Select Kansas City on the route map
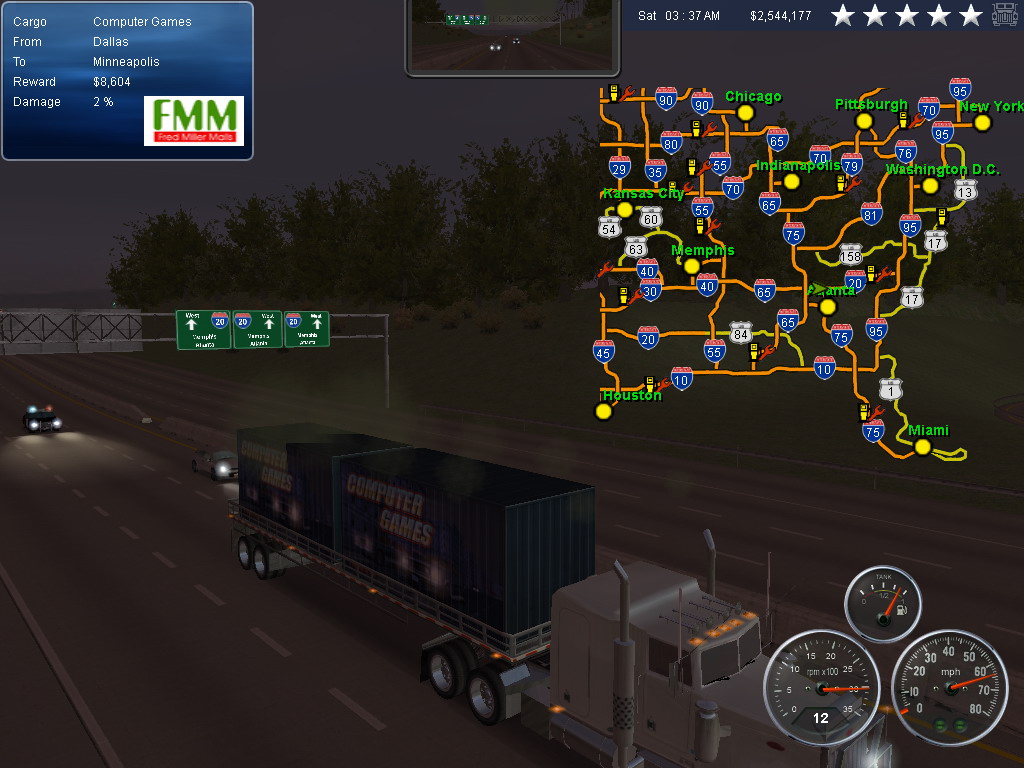Screen dimensions: 1024x768 [x=625, y=209]
